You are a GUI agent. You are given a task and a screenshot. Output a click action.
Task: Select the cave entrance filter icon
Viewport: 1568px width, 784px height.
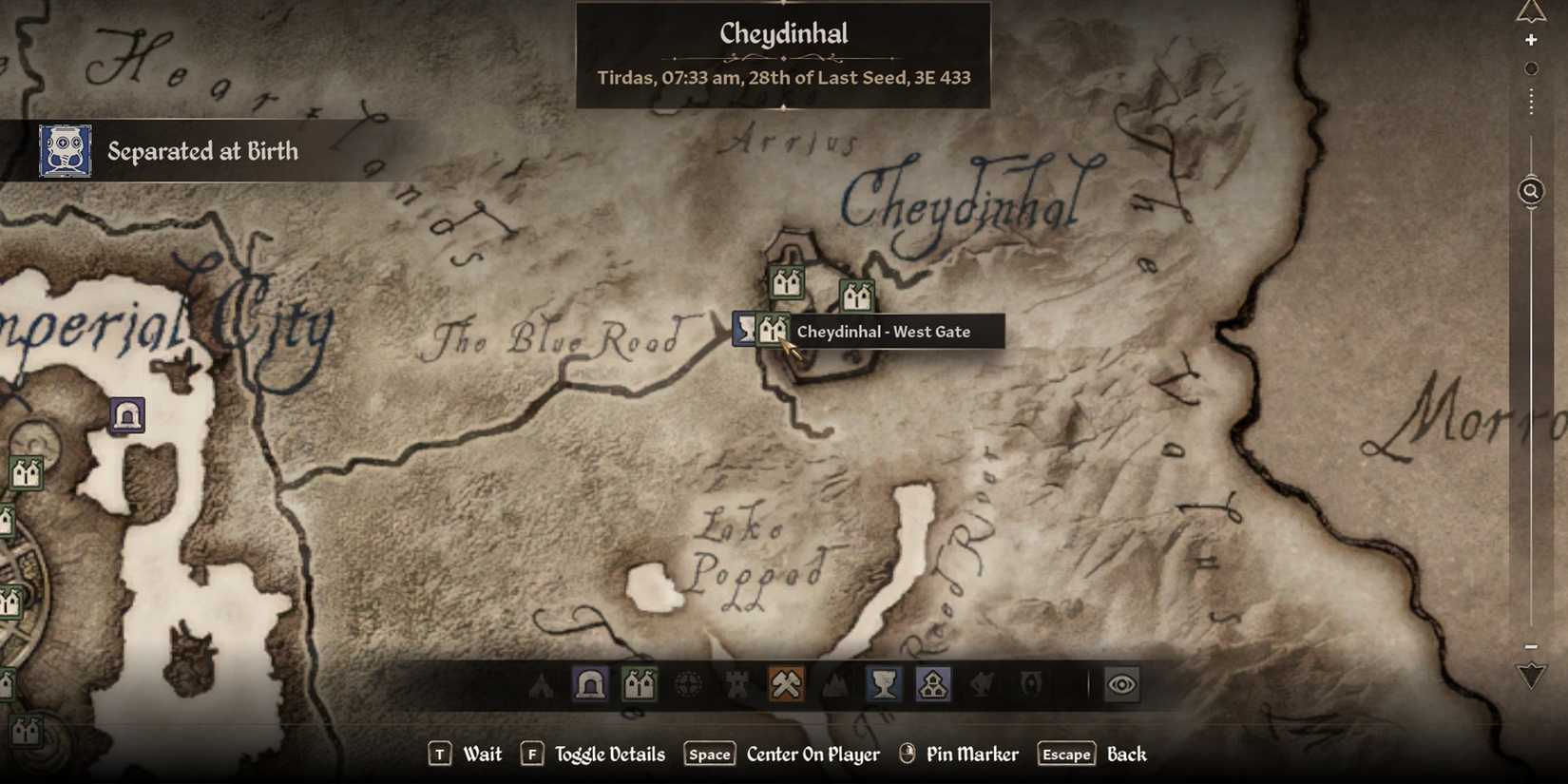tap(589, 682)
